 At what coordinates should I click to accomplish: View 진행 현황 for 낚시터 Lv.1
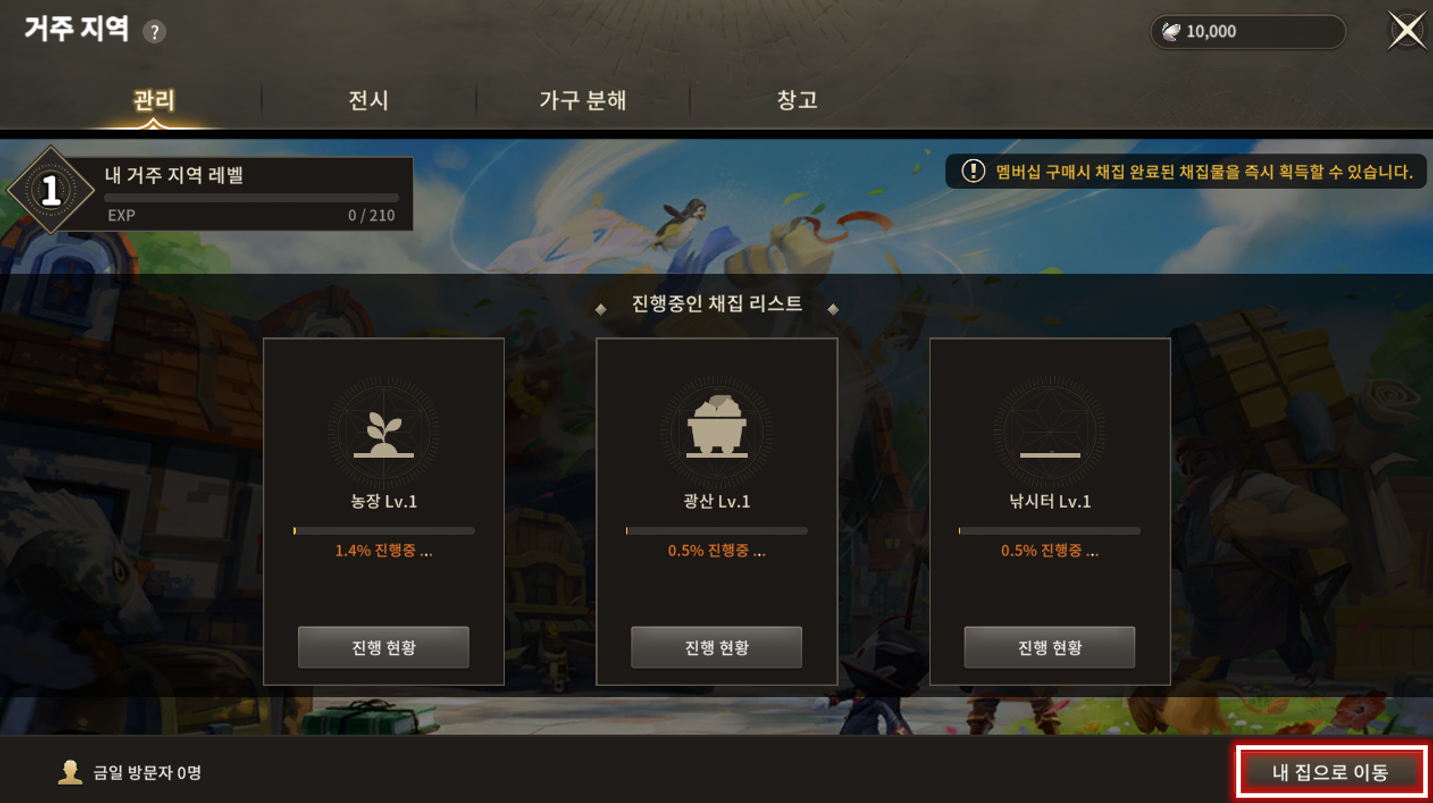tap(1049, 647)
